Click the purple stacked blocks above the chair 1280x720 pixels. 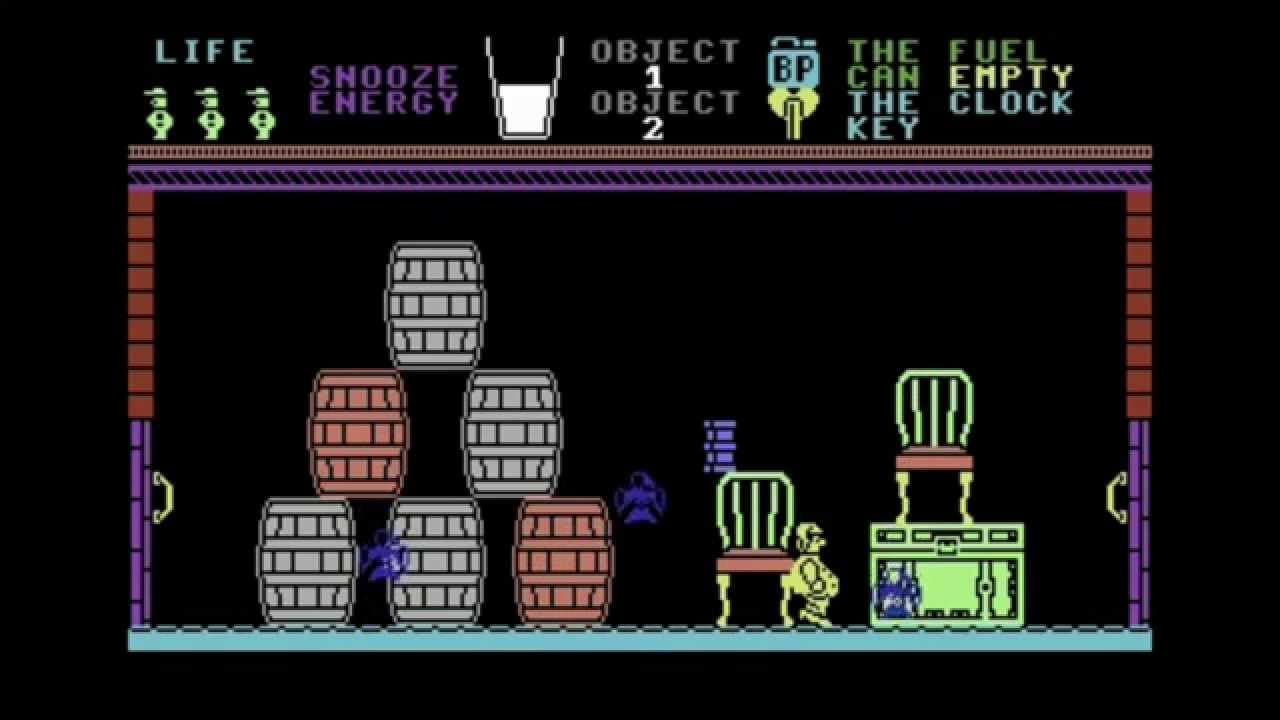pyautogui.click(x=718, y=443)
